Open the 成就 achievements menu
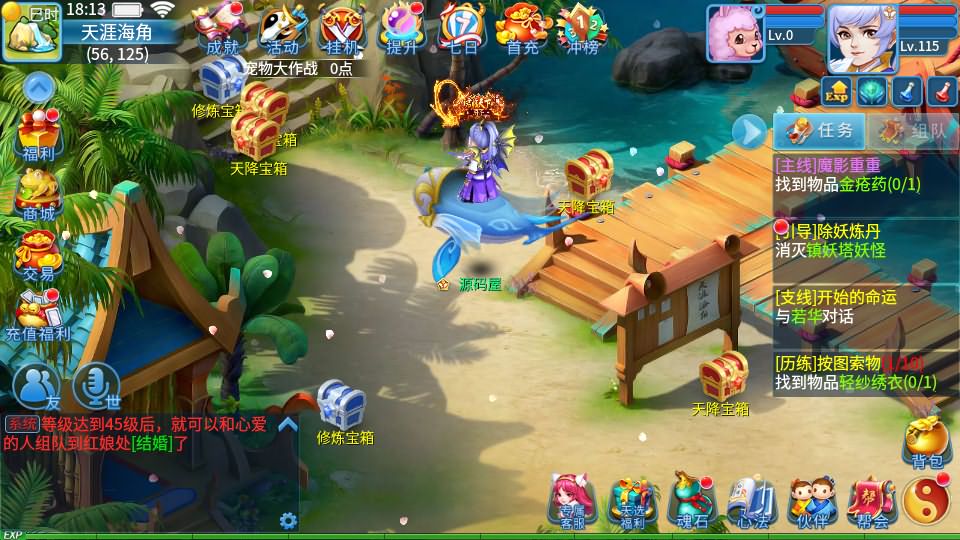 pos(220,30)
